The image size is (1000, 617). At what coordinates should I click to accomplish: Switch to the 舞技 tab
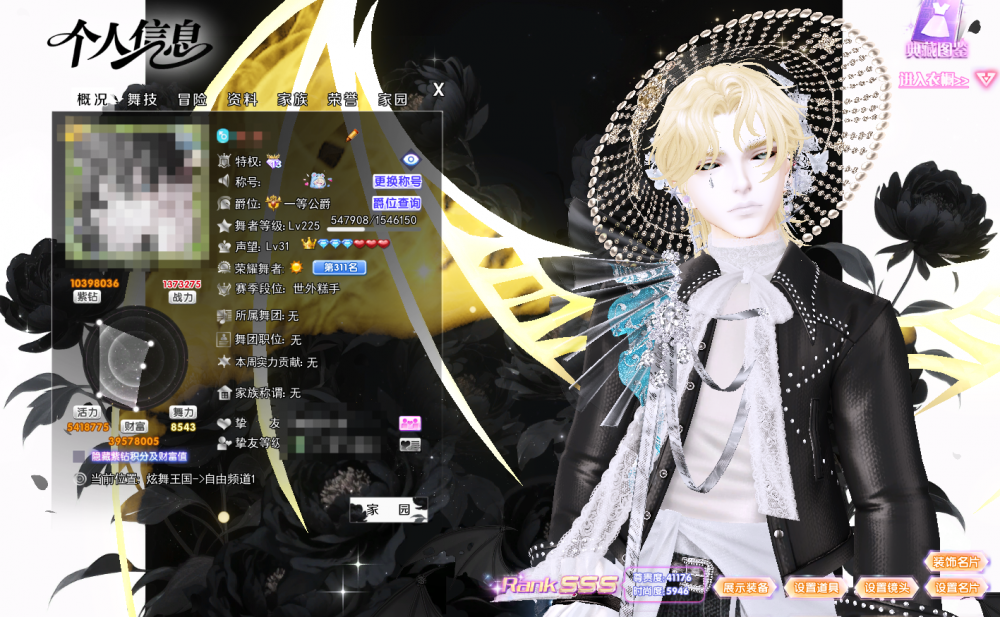(142, 99)
